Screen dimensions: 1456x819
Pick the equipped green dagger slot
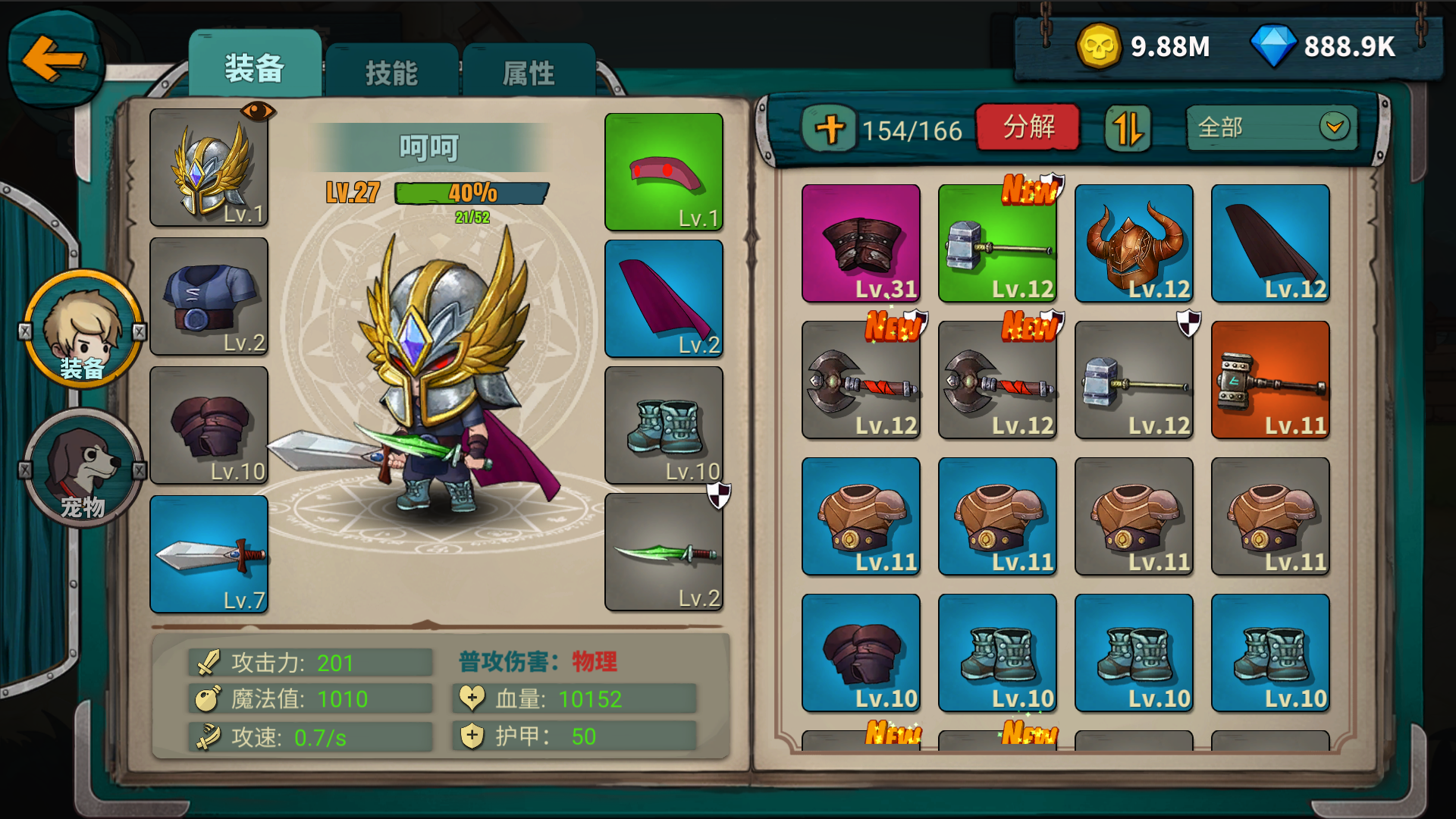664,553
